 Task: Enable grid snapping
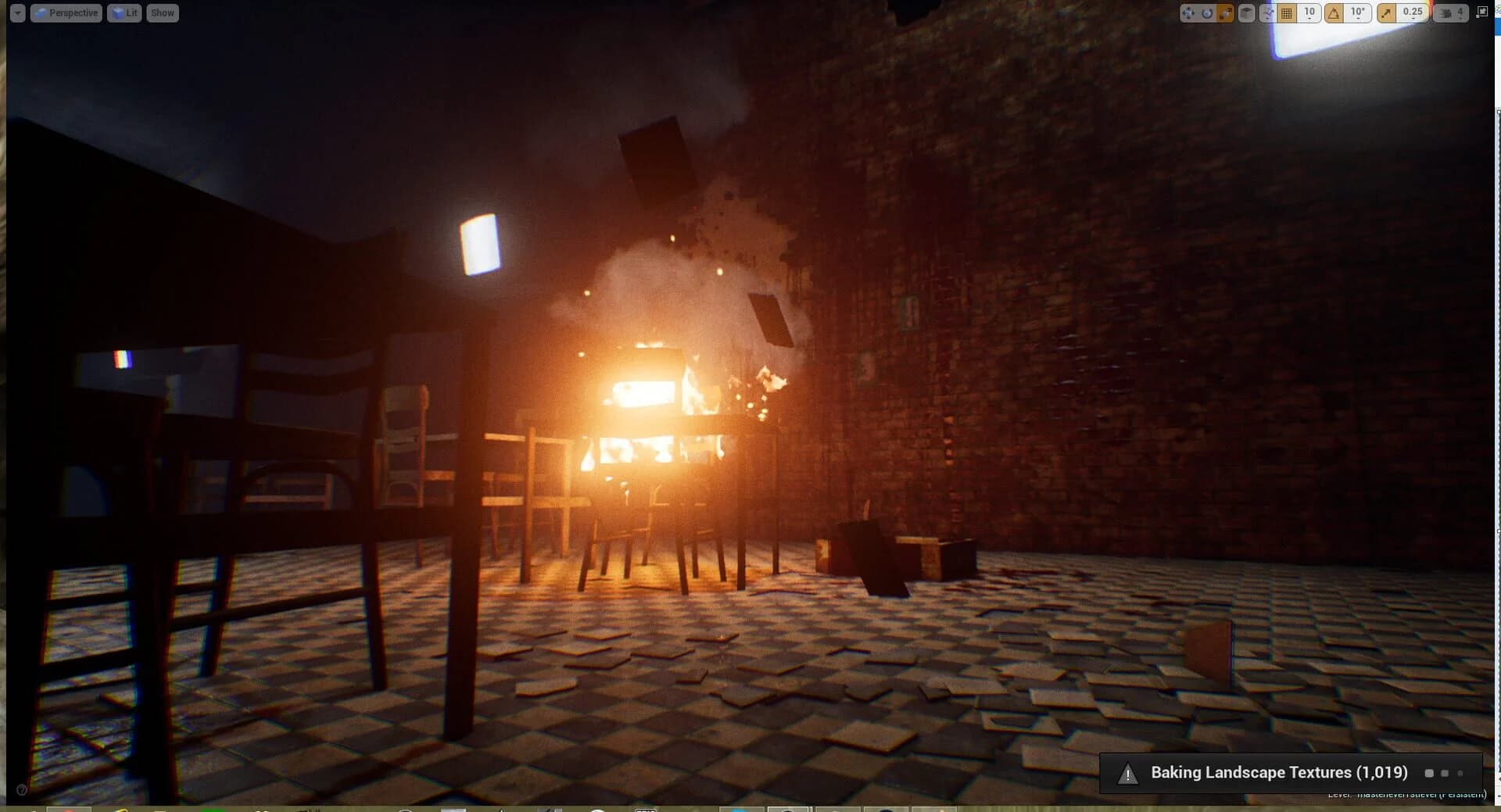(x=1286, y=12)
